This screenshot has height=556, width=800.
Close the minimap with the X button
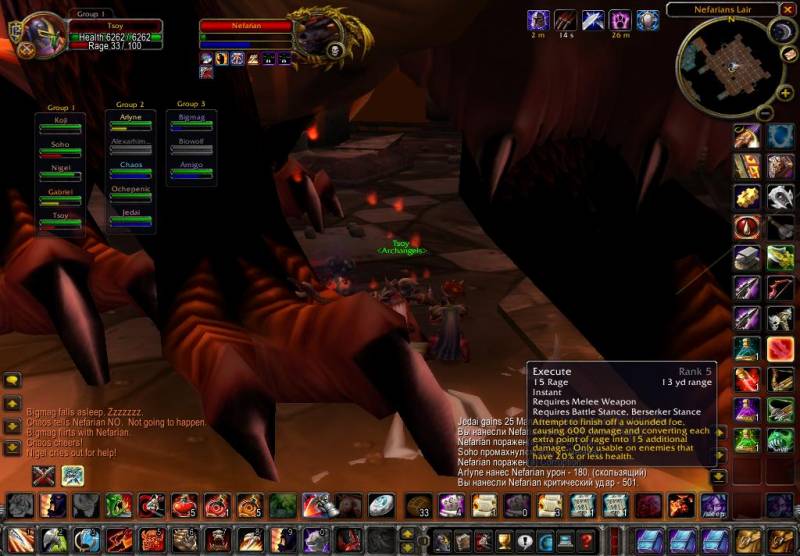click(x=788, y=10)
